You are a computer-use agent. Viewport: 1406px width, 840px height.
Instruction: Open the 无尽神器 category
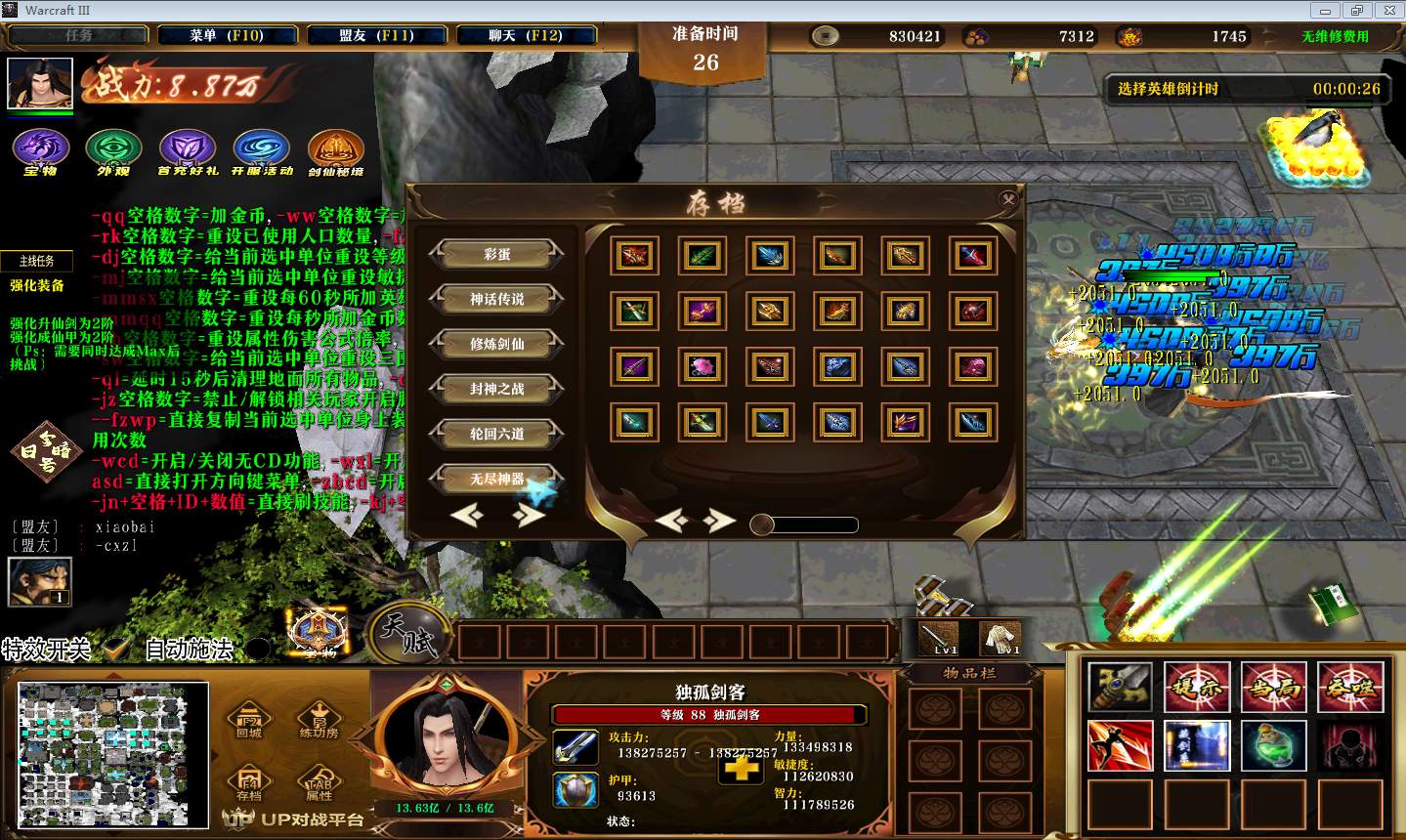(x=496, y=479)
